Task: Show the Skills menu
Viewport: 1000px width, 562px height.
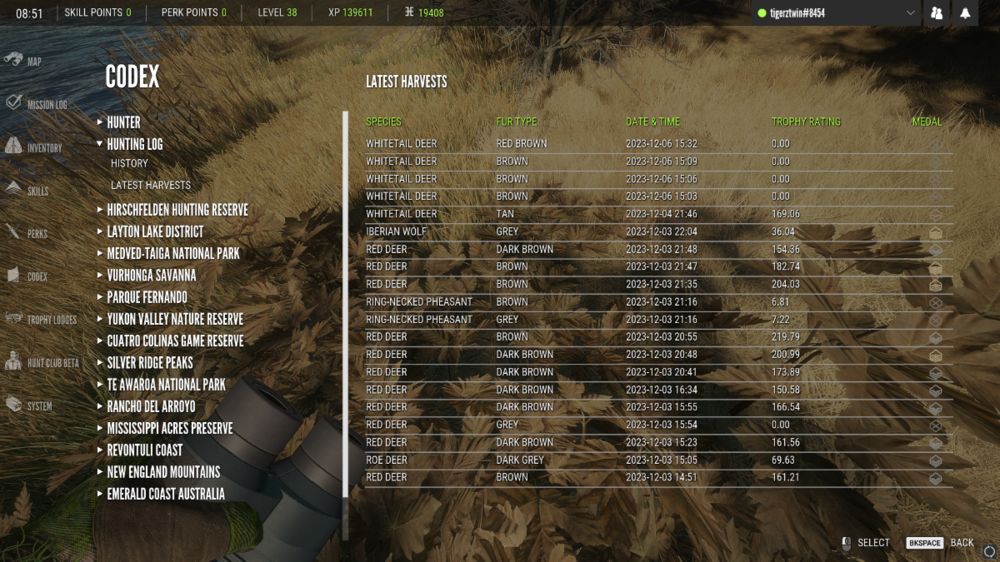Action: (27, 190)
